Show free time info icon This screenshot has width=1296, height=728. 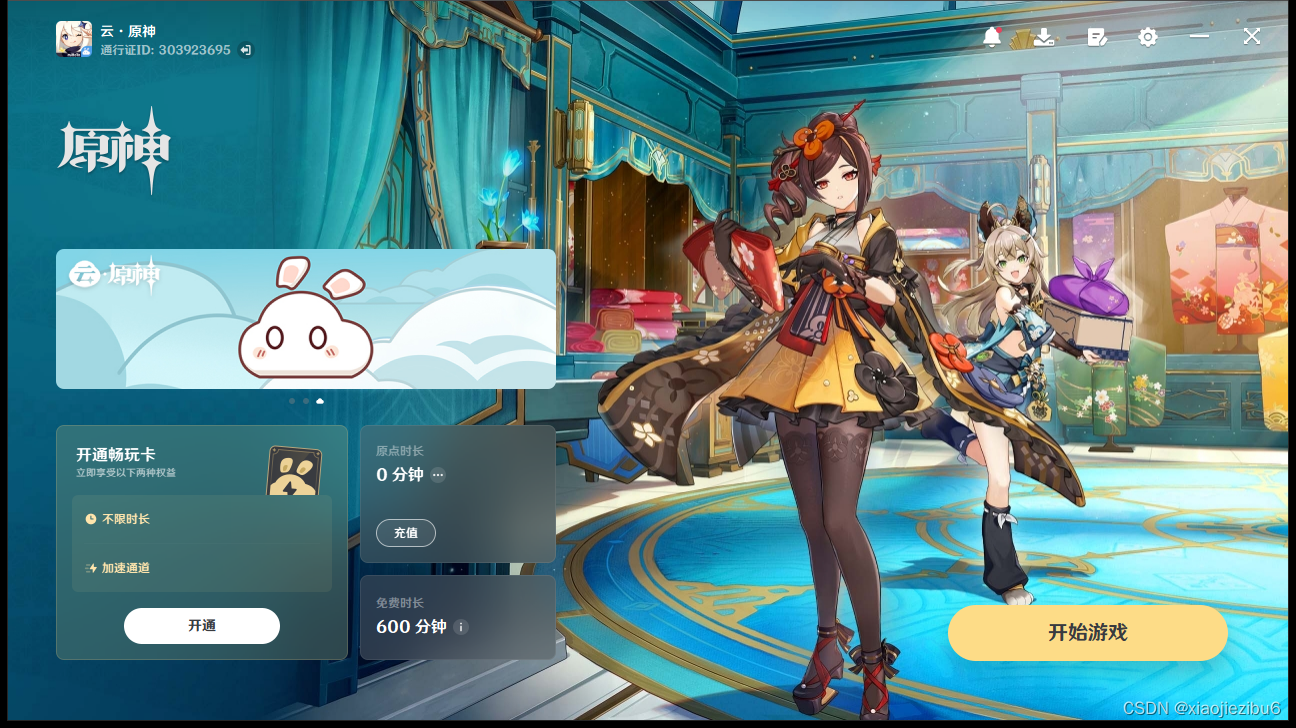coord(461,627)
